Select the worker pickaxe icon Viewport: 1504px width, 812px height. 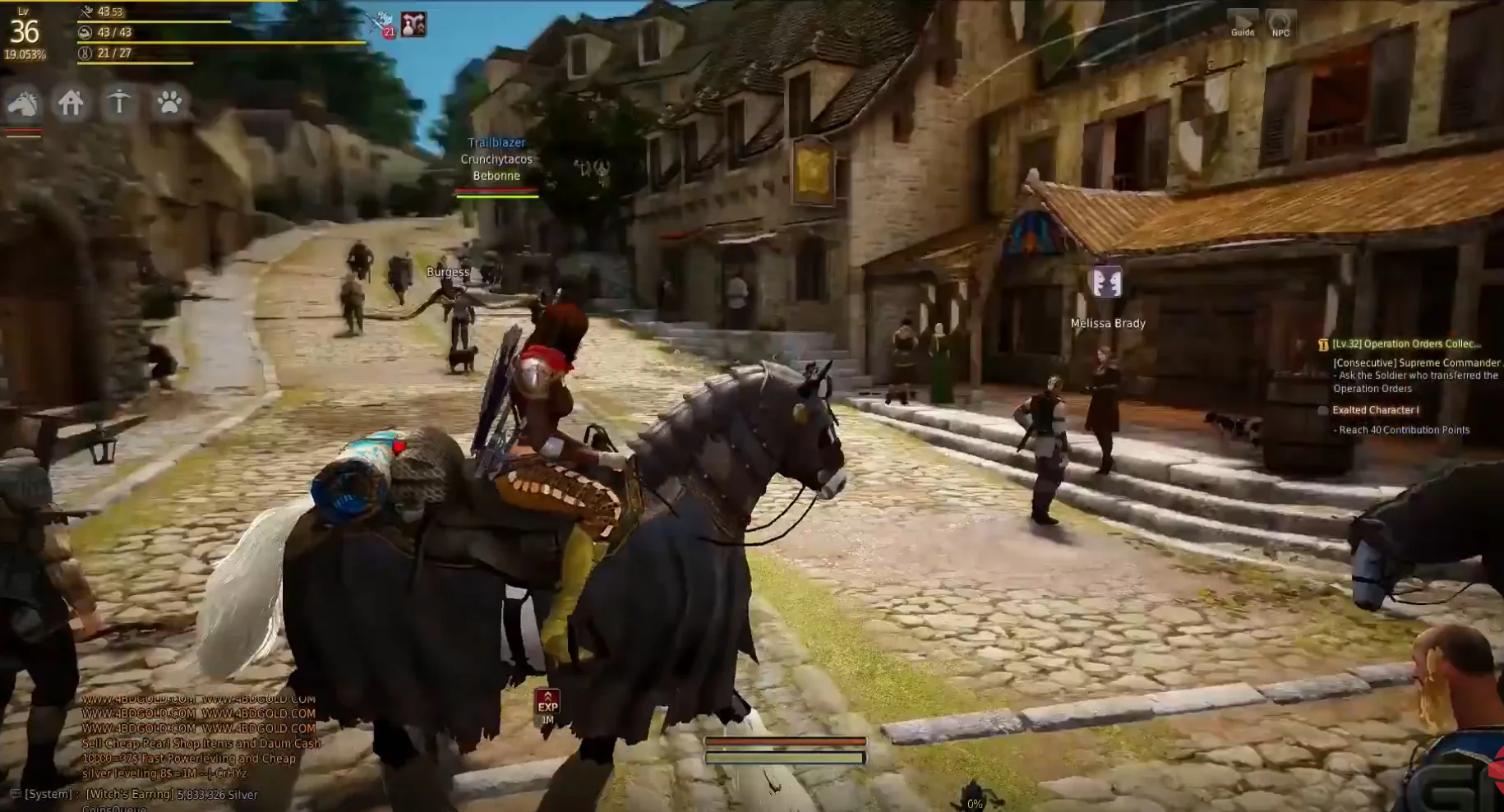[119, 103]
